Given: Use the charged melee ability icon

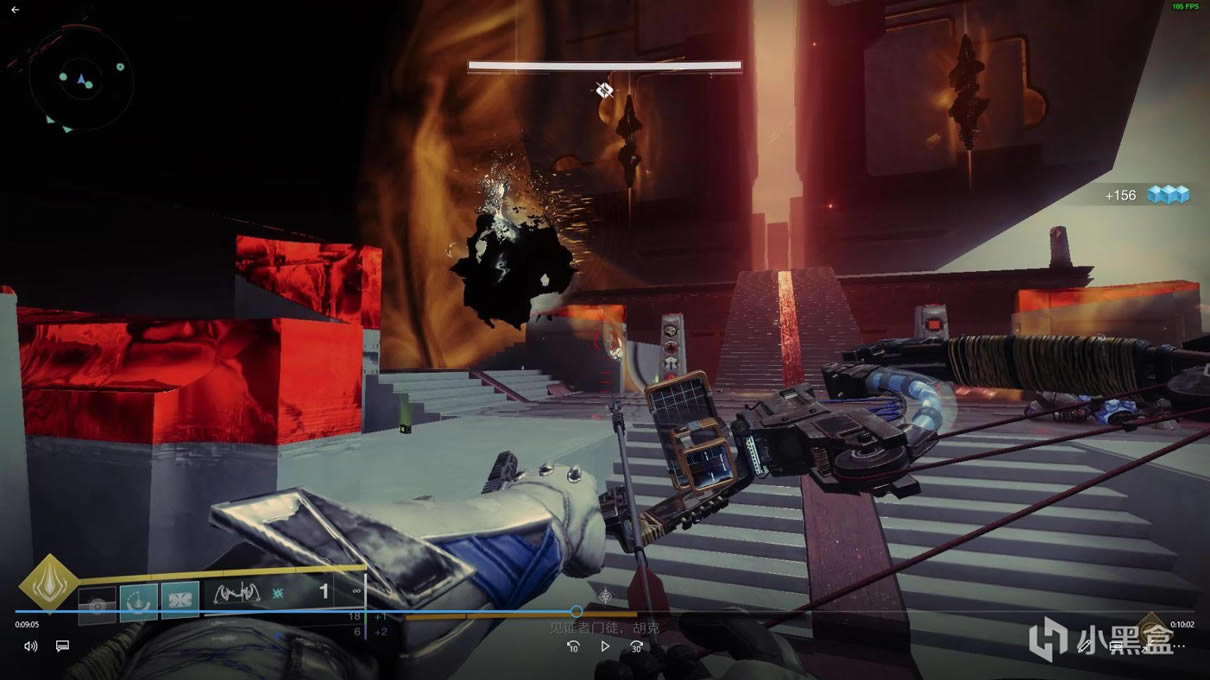Looking at the screenshot, I should pos(139,601).
